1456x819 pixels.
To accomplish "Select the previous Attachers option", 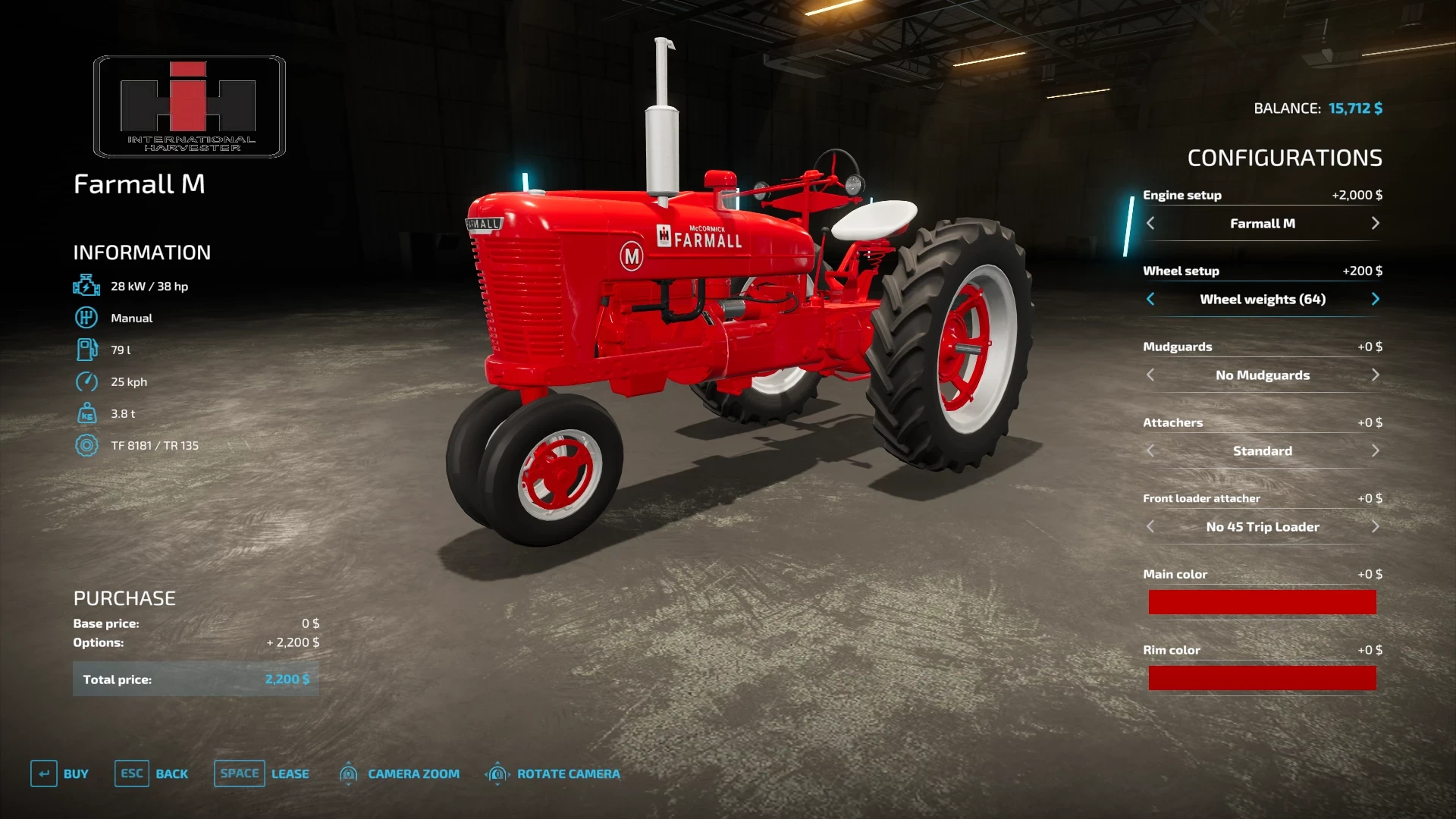I will [1150, 450].
